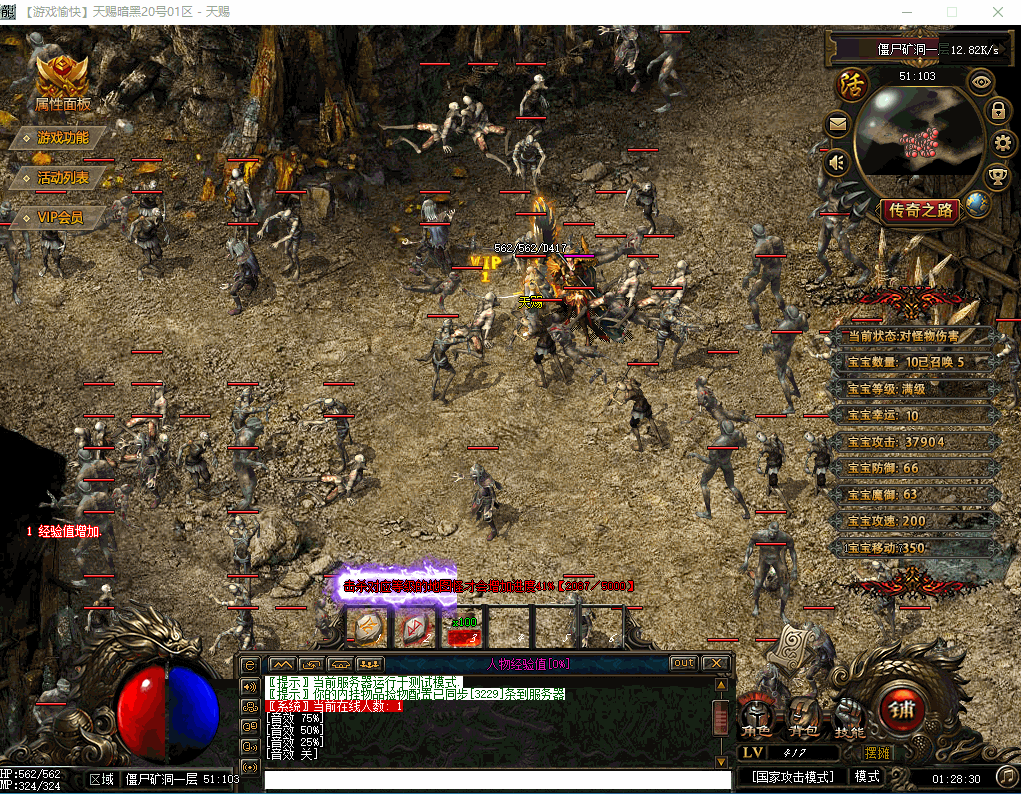Open the 背包 backpack
The image size is (1021, 794).
(x=803, y=719)
